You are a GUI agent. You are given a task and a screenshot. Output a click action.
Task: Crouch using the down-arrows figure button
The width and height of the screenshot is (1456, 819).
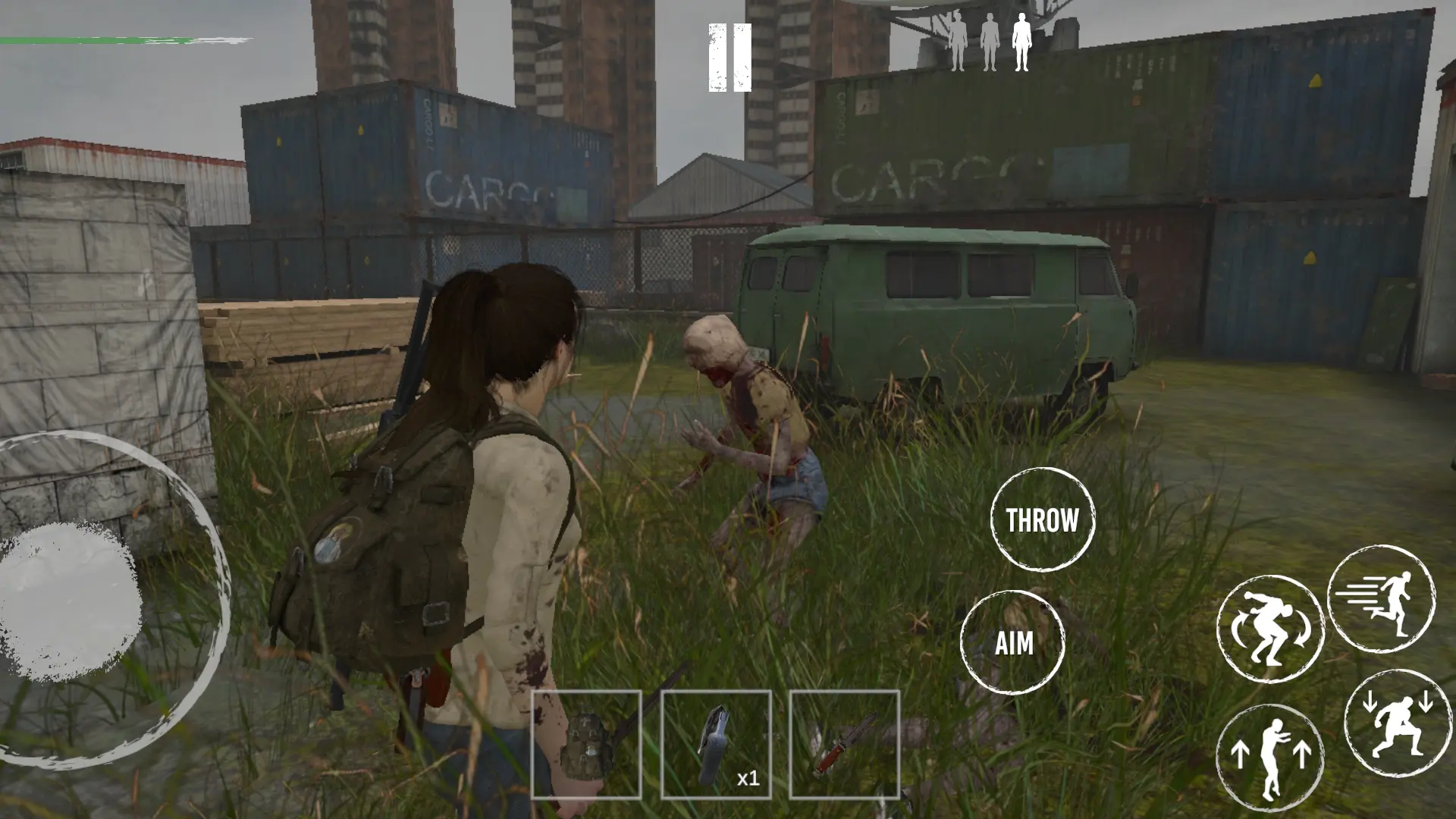tap(1397, 723)
